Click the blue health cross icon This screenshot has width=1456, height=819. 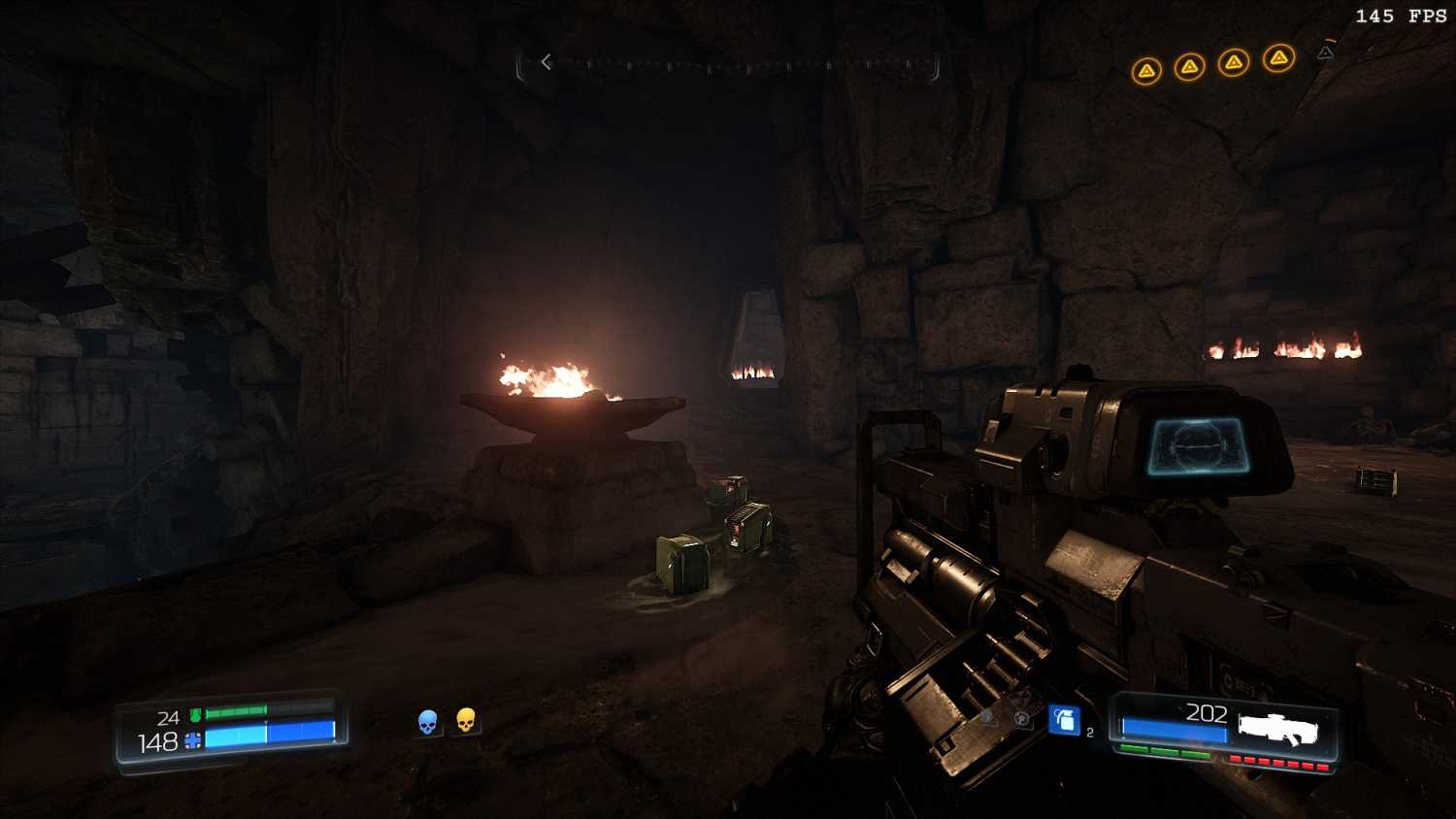pos(193,740)
